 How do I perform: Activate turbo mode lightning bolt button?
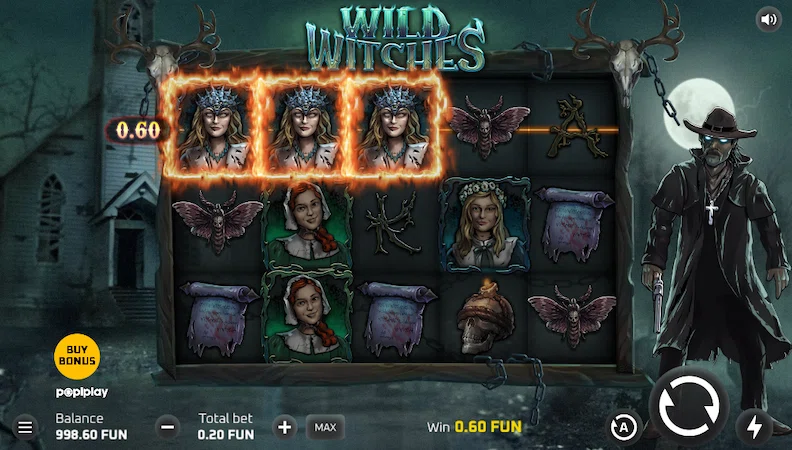[753, 427]
